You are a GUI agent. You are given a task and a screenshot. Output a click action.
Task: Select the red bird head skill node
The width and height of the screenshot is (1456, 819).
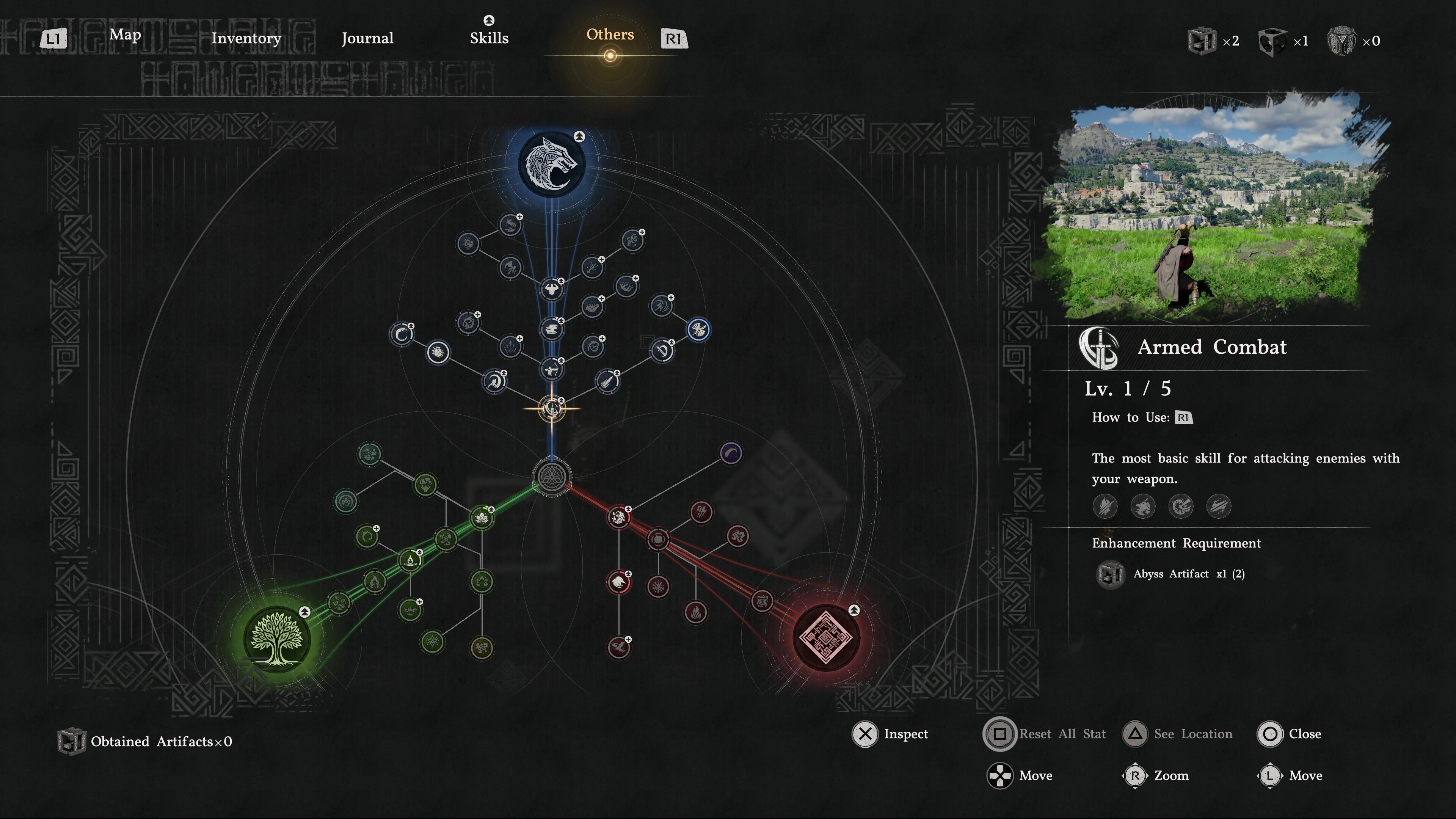[x=619, y=582]
